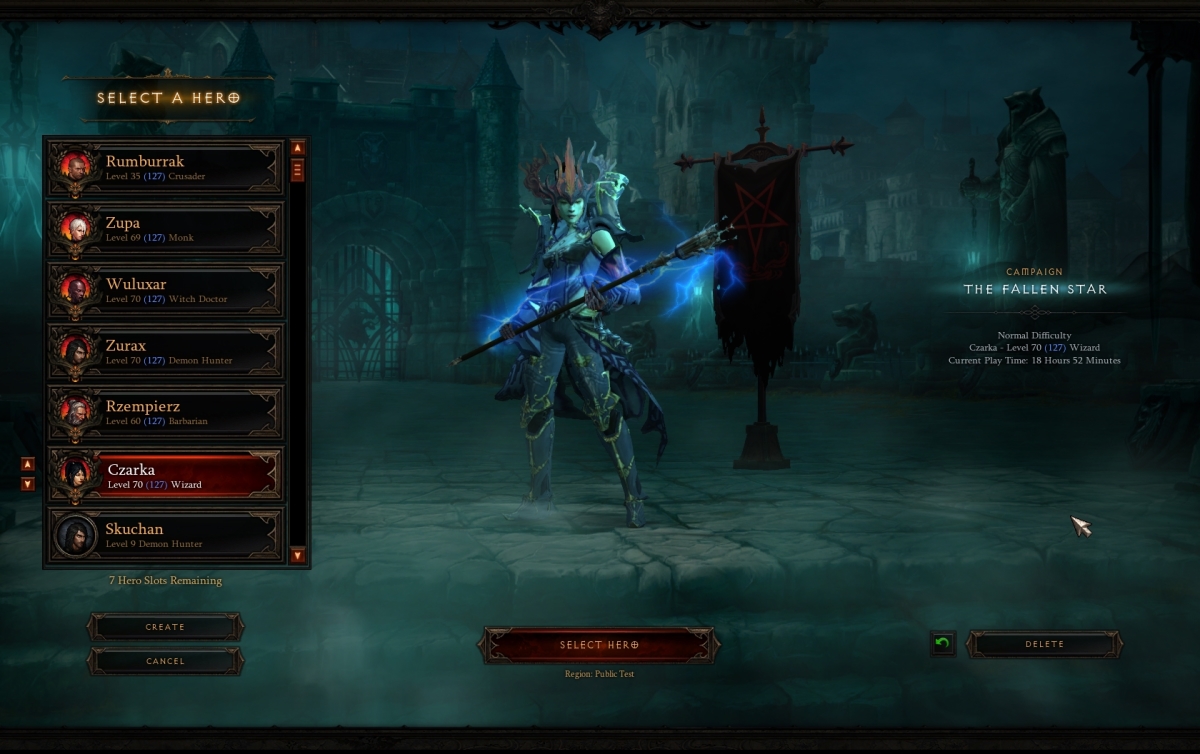Select the hero Rumburrak the Crusader
The height and width of the screenshot is (754, 1200).
click(166, 167)
